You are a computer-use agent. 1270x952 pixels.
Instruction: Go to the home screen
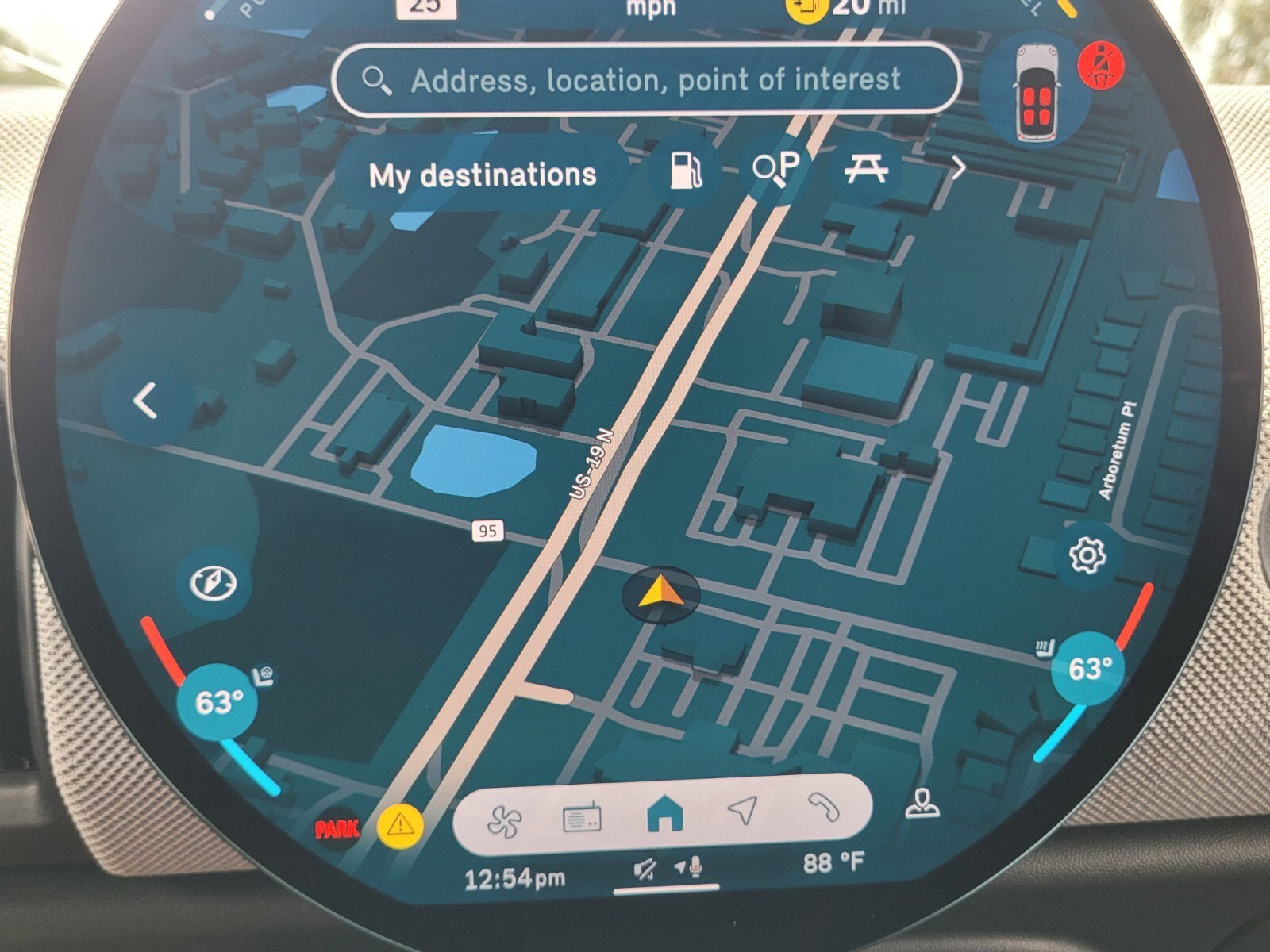(x=665, y=816)
